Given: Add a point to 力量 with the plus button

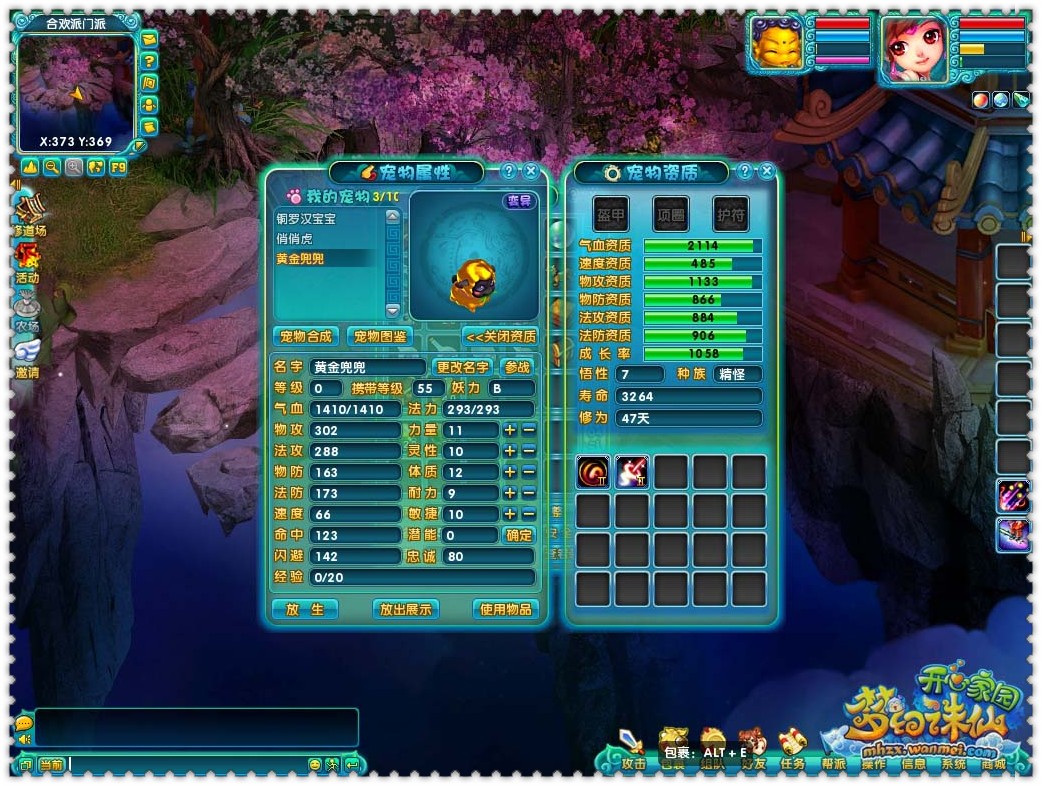Looking at the screenshot, I should 510,430.
